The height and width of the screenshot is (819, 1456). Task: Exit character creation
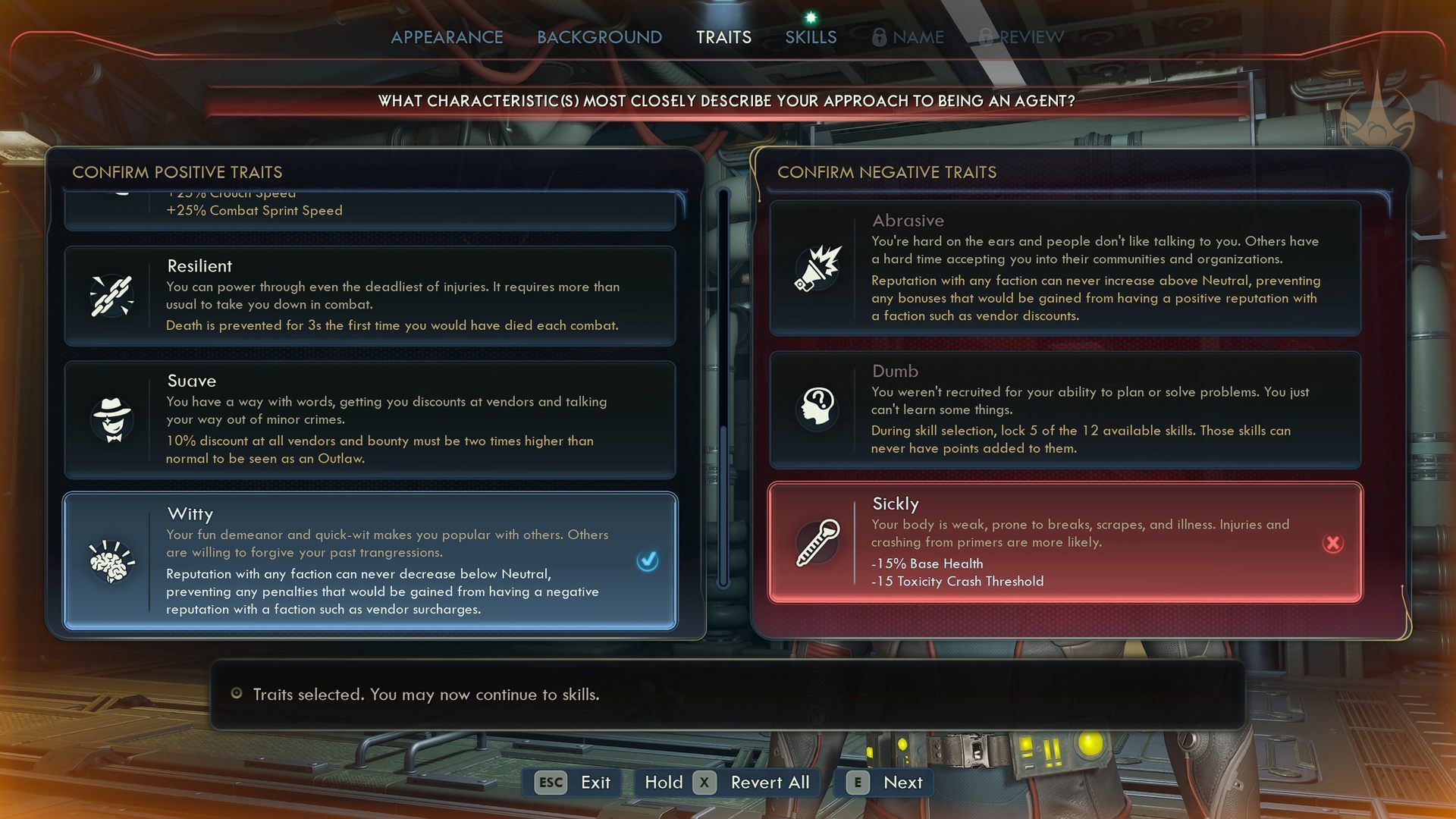(573, 783)
